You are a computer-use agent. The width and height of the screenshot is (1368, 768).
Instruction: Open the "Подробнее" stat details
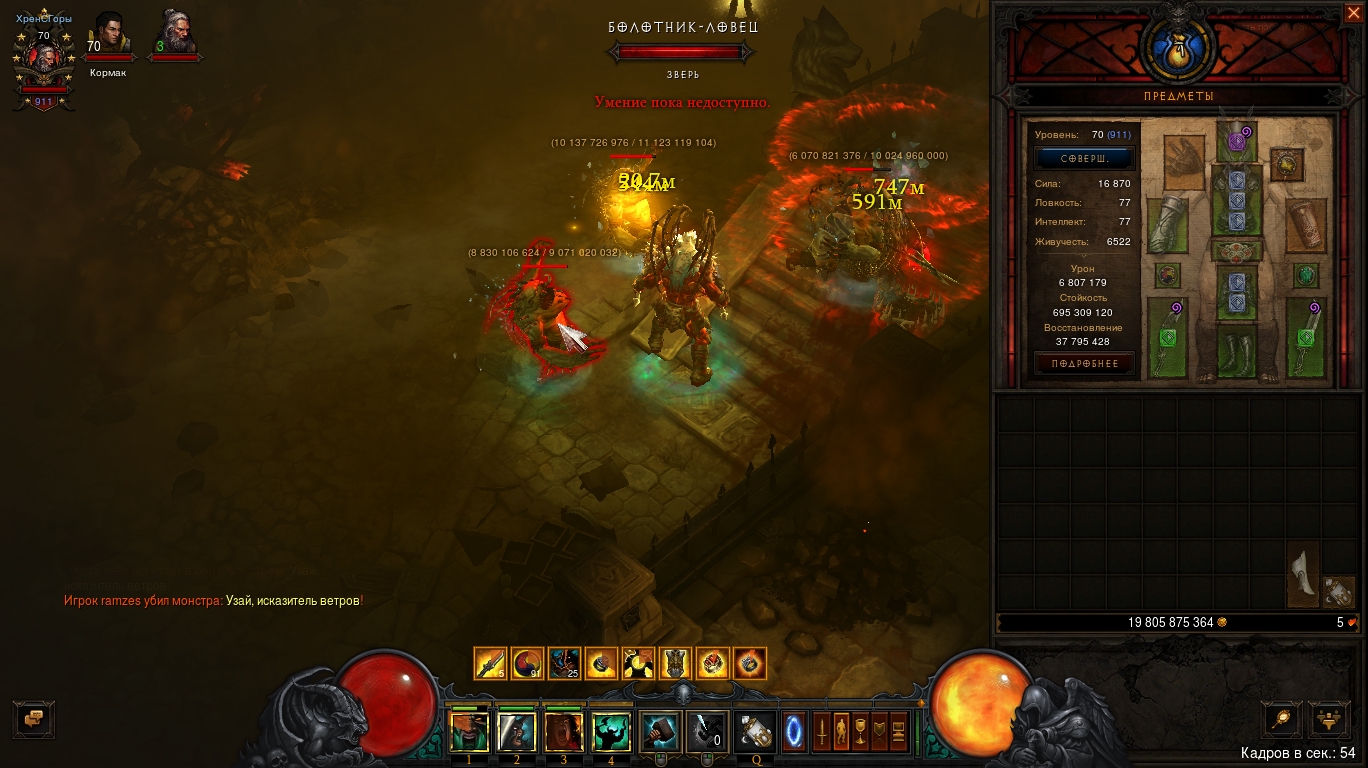click(x=1084, y=364)
